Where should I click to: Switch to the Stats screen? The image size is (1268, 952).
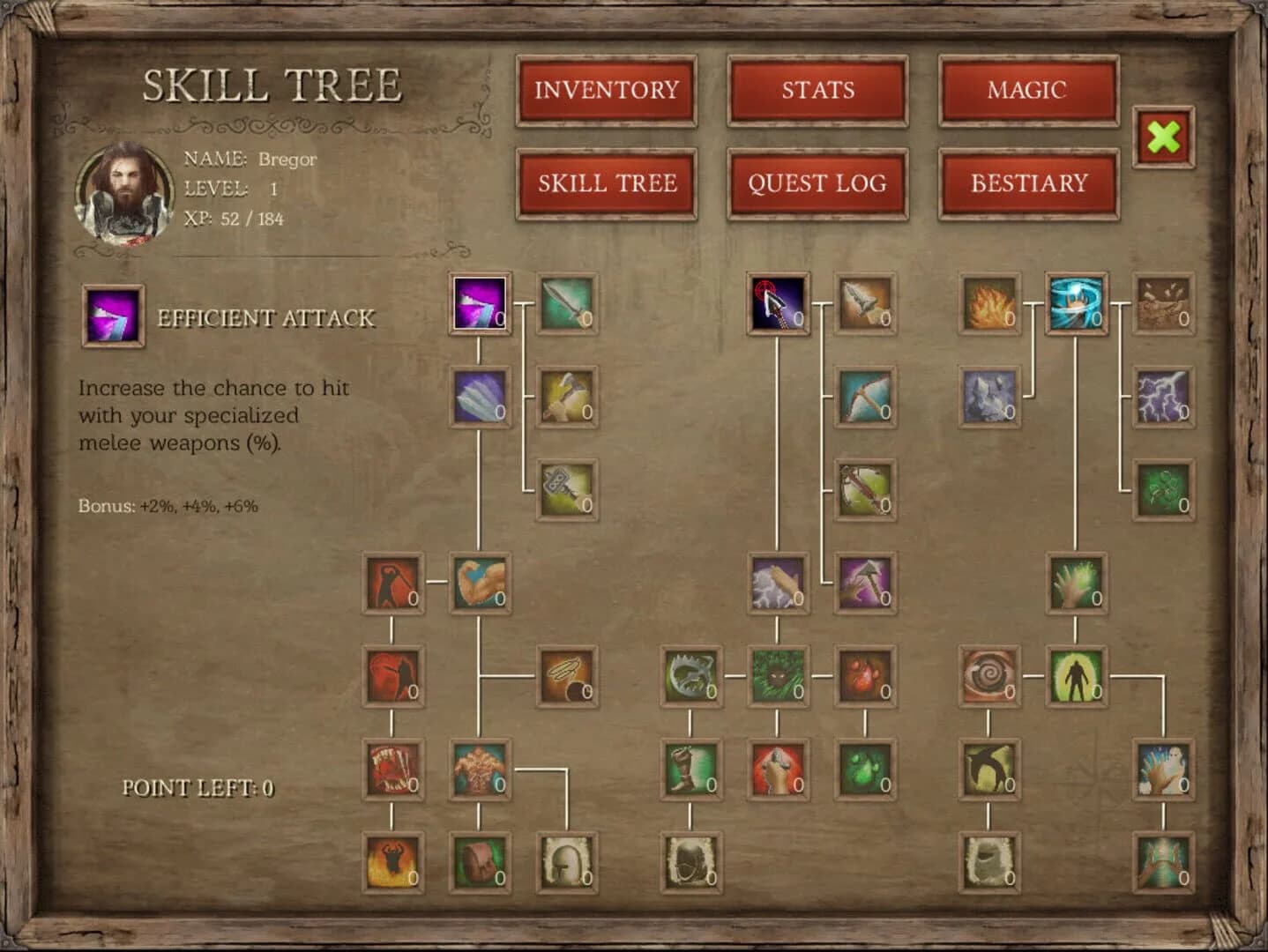click(x=817, y=91)
